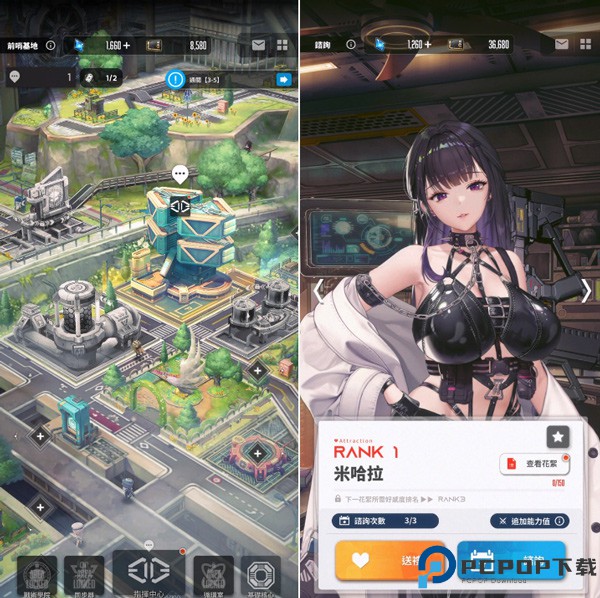Open the grid menu on the outpost screen
The image size is (600, 598).
(282, 45)
